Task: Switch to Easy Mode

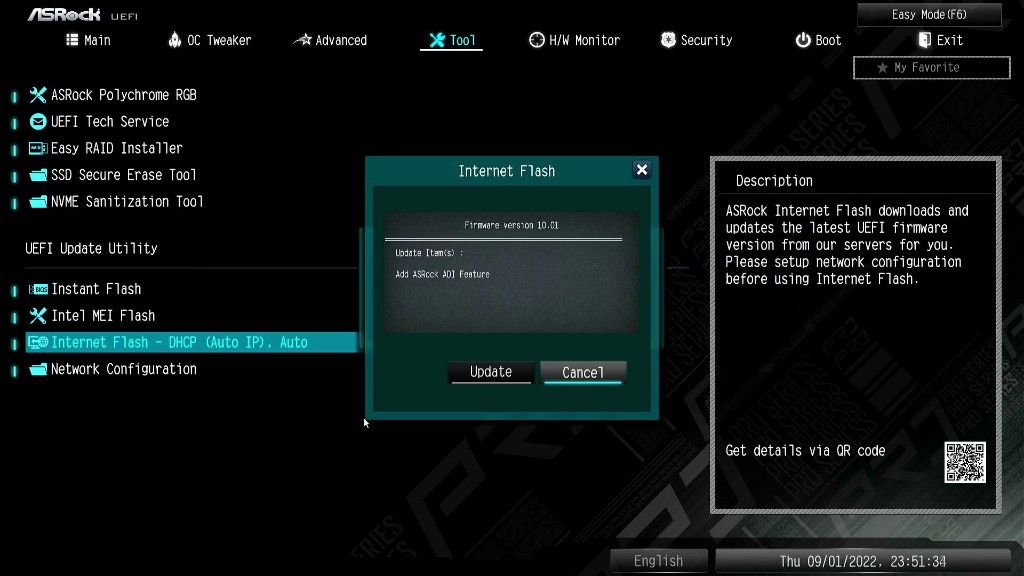Action: pyautogui.click(x=929, y=15)
